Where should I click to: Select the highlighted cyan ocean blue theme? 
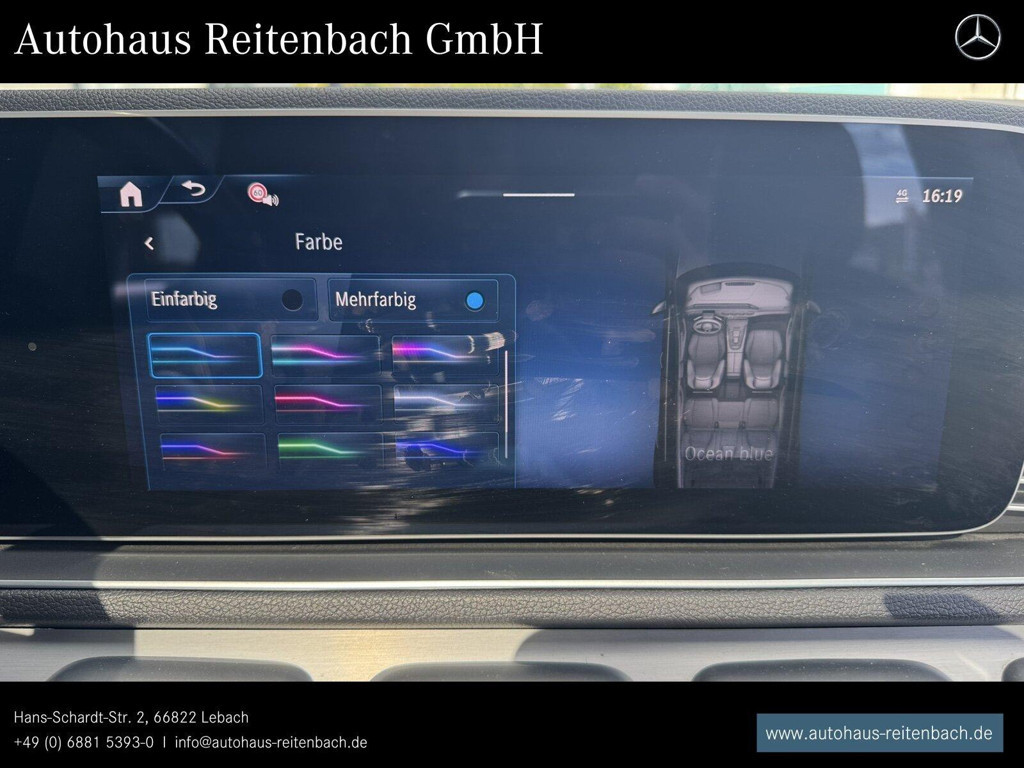click(x=205, y=355)
